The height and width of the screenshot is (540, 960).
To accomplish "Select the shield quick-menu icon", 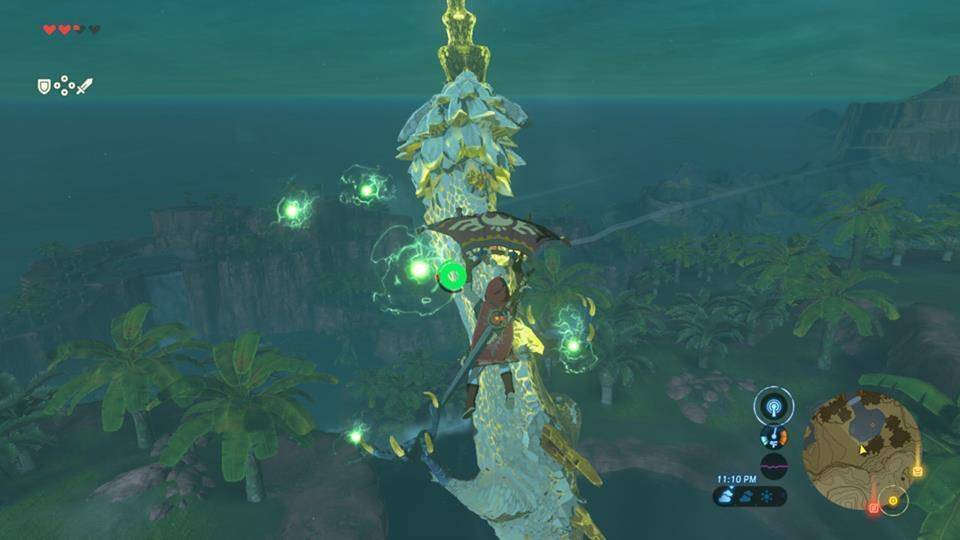I will point(44,87).
